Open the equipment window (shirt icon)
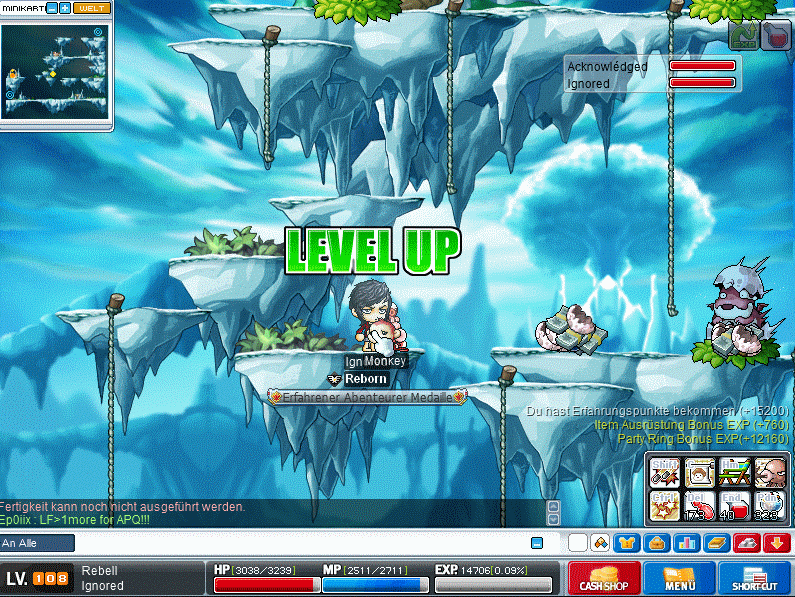This screenshot has width=795, height=597. (x=626, y=543)
